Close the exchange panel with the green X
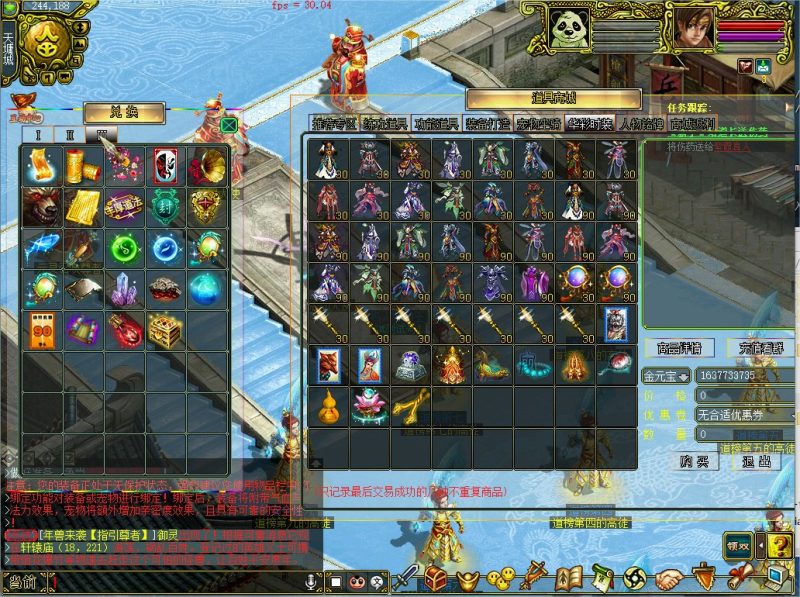This screenshot has width=800, height=597. pyautogui.click(x=229, y=126)
